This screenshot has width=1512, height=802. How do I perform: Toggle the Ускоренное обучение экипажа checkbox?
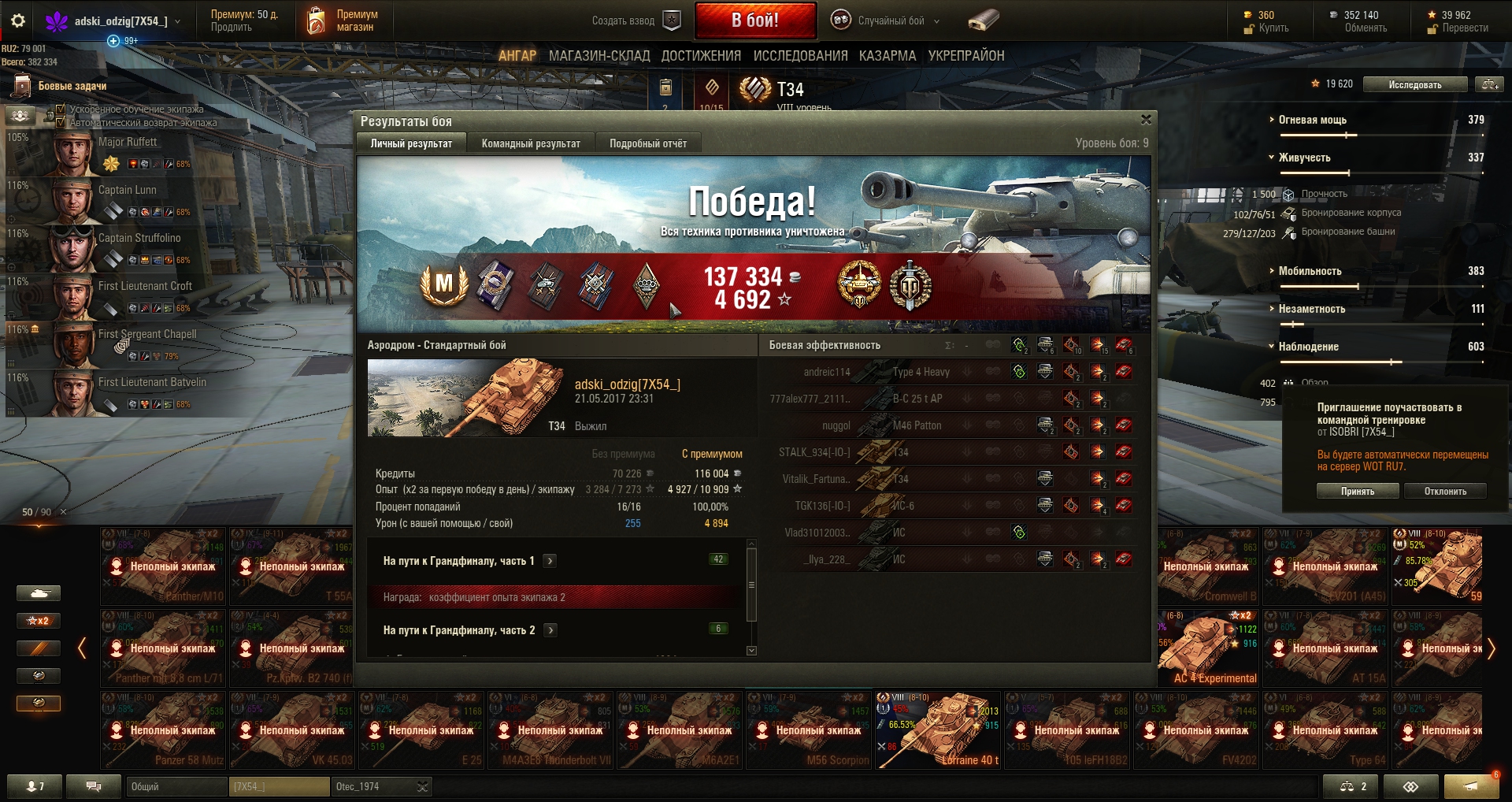click(x=61, y=110)
